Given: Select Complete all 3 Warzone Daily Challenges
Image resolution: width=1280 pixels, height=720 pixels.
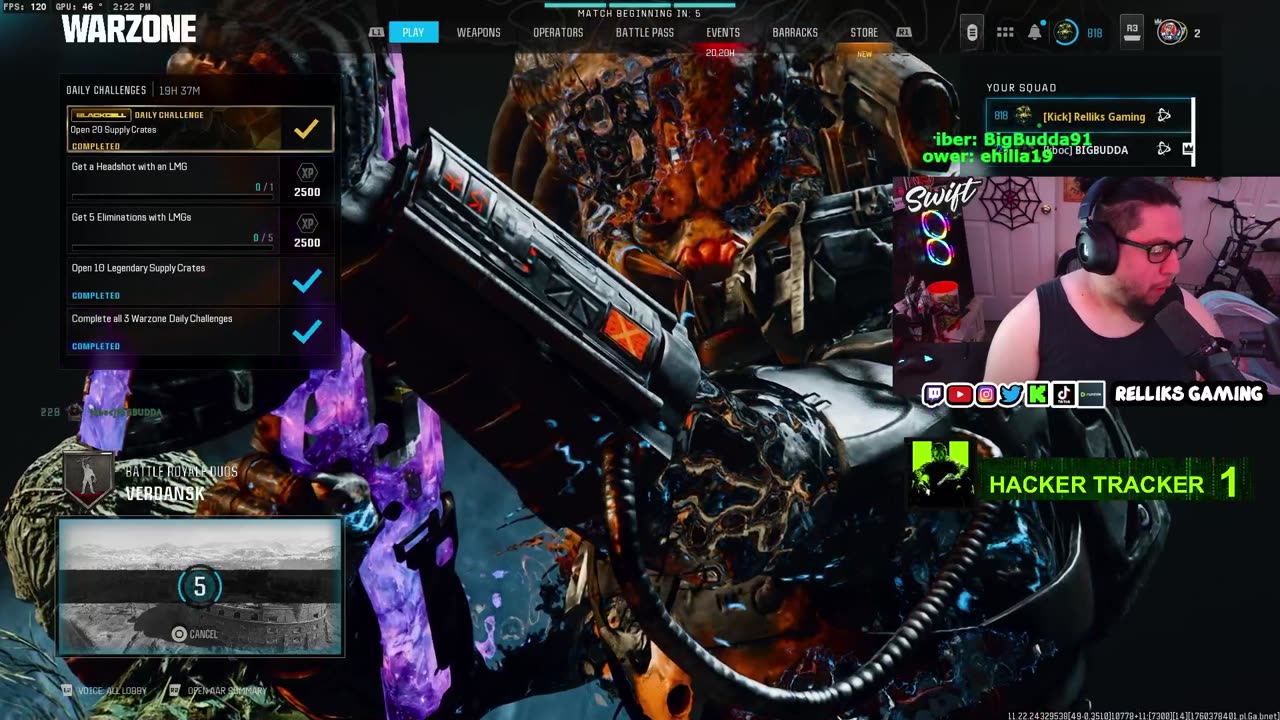Looking at the screenshot, I should coord(172,330).
